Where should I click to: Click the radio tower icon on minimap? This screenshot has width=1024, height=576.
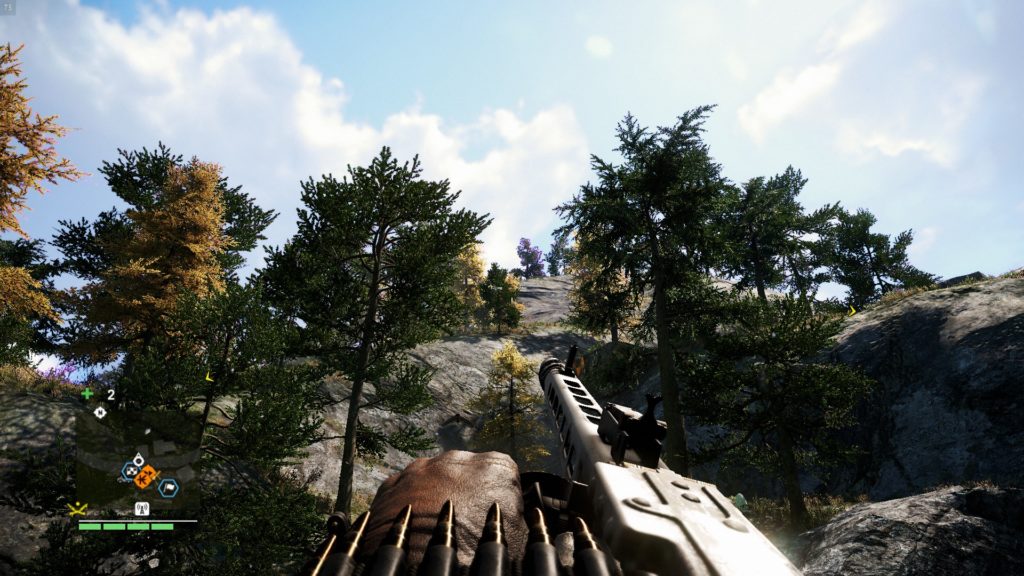tap(142, 508)
